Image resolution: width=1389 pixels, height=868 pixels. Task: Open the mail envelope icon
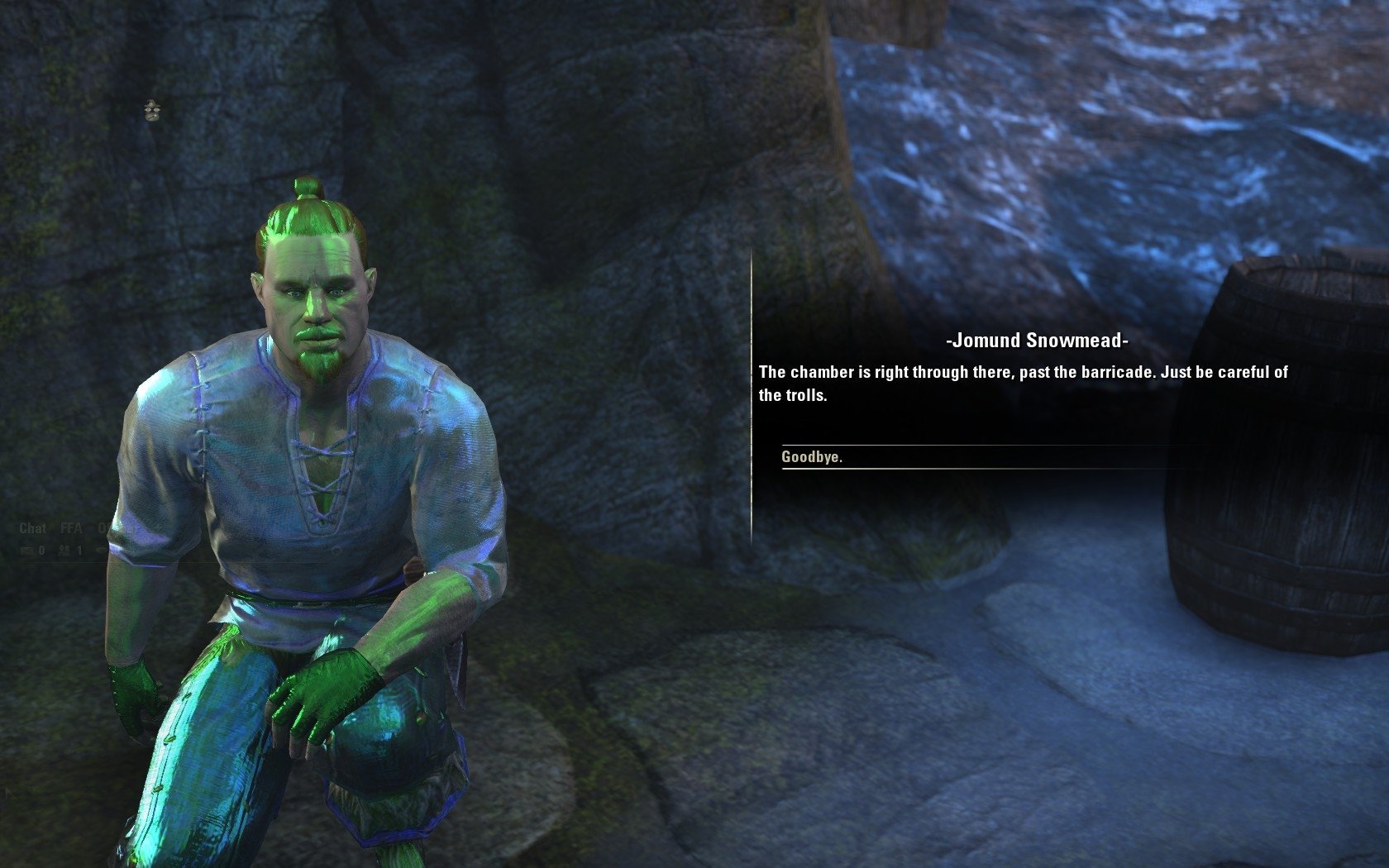[x=27, y=550]
